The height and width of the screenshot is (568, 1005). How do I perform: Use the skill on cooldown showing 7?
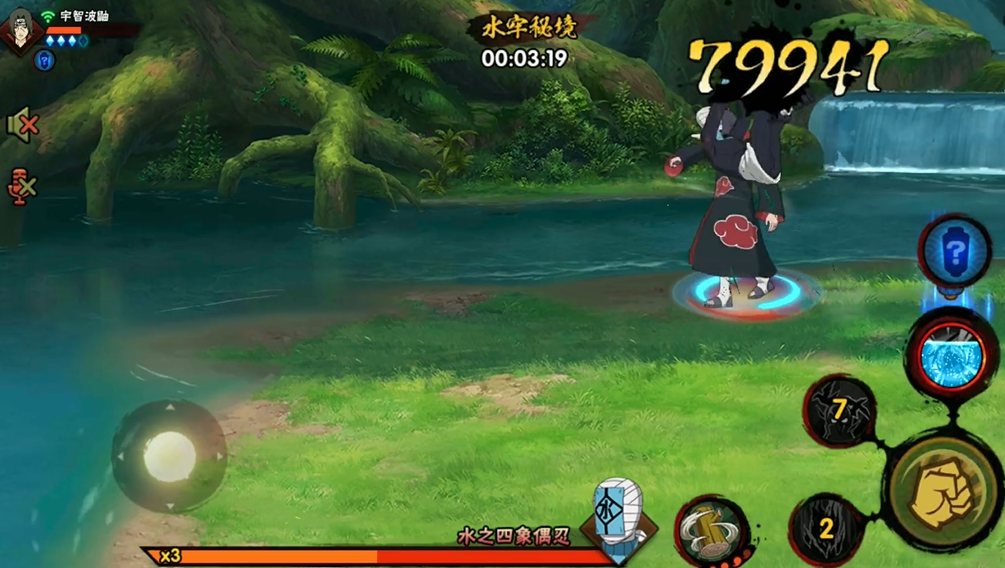[x=839, y=409]
